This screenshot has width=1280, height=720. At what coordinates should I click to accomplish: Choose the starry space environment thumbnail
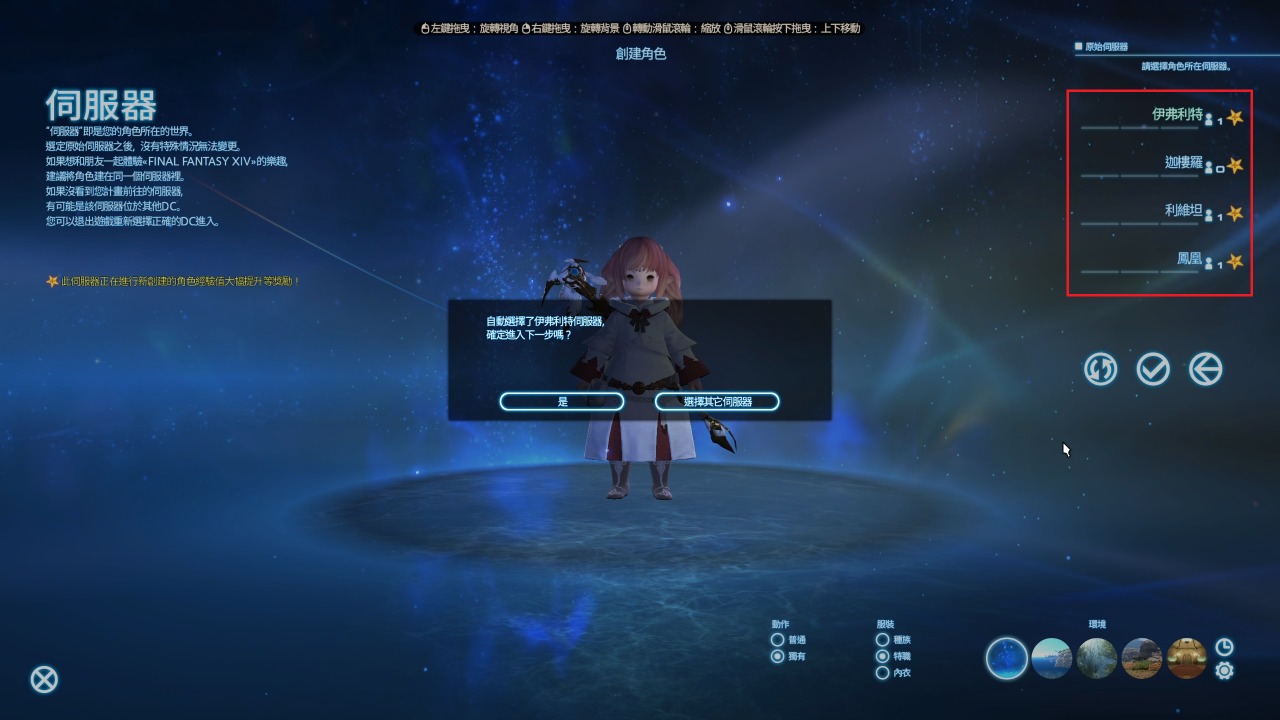pos(1007,659)
